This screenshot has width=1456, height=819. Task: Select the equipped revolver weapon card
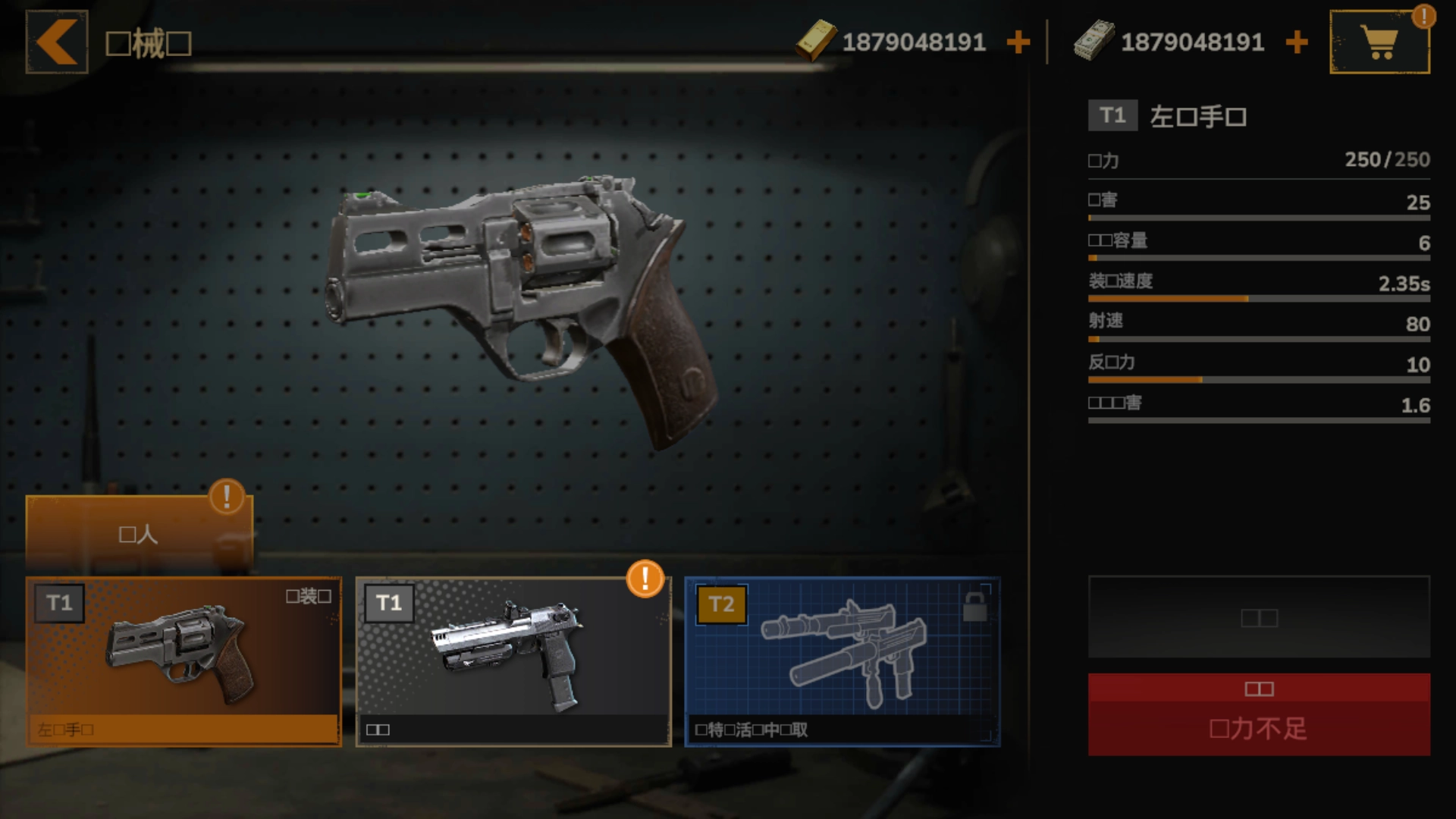(x=184, y=661)
